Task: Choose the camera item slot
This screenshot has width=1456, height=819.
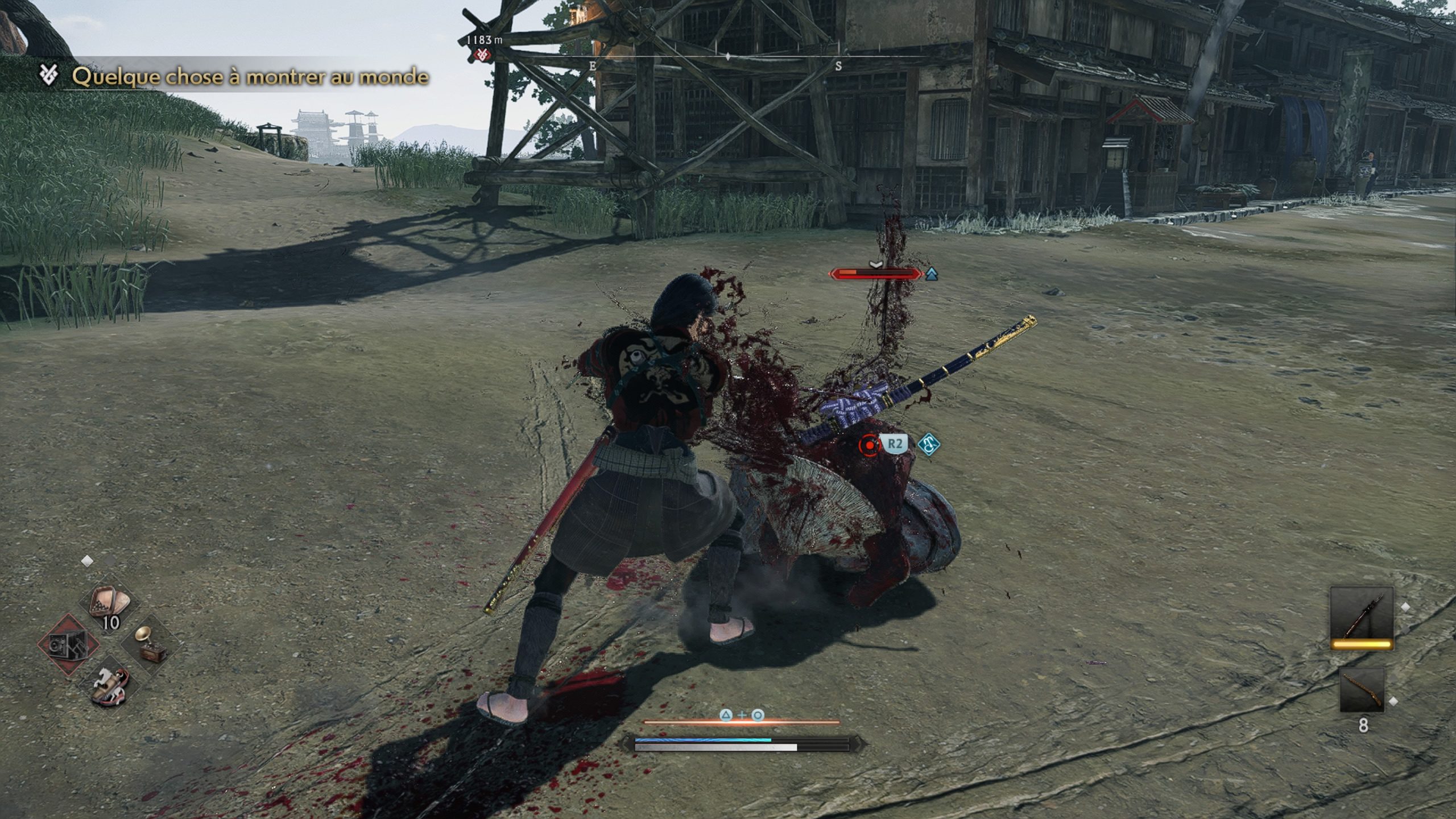Action: [68, 644]
